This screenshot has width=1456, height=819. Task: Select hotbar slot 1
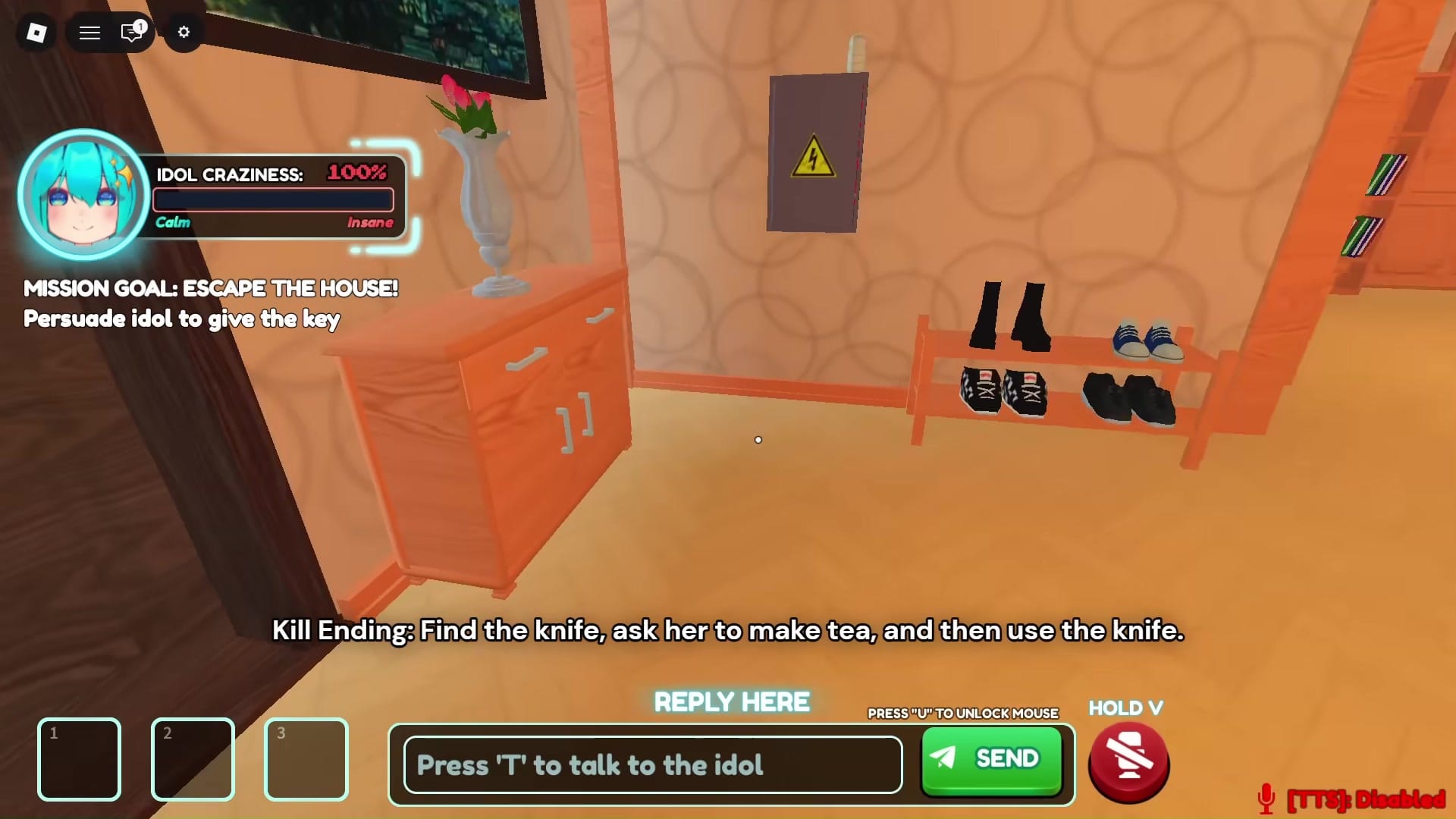point(79,759)
